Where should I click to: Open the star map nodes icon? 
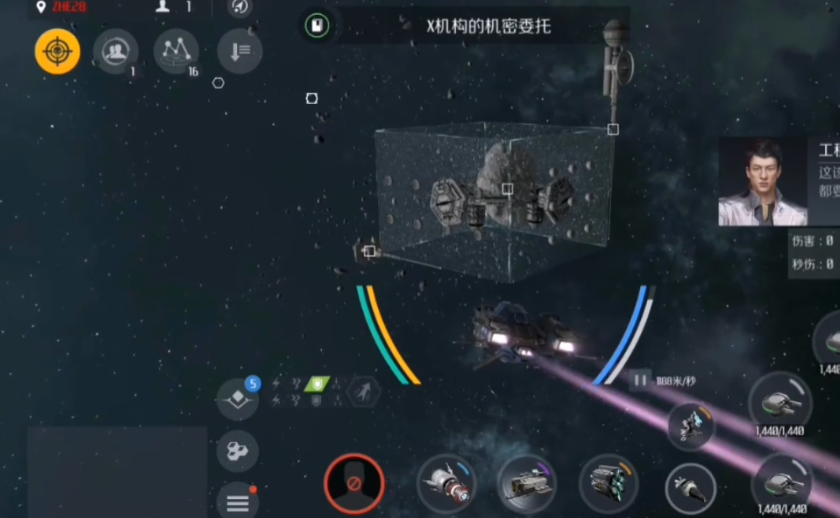(x=176, y=51)
